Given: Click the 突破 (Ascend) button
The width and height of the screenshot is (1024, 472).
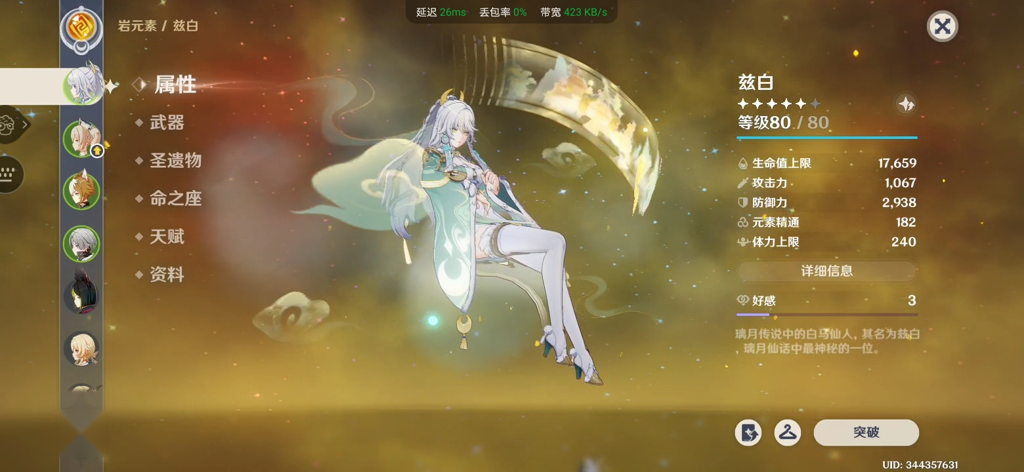Looking at the screenshot, I should 865,432.
